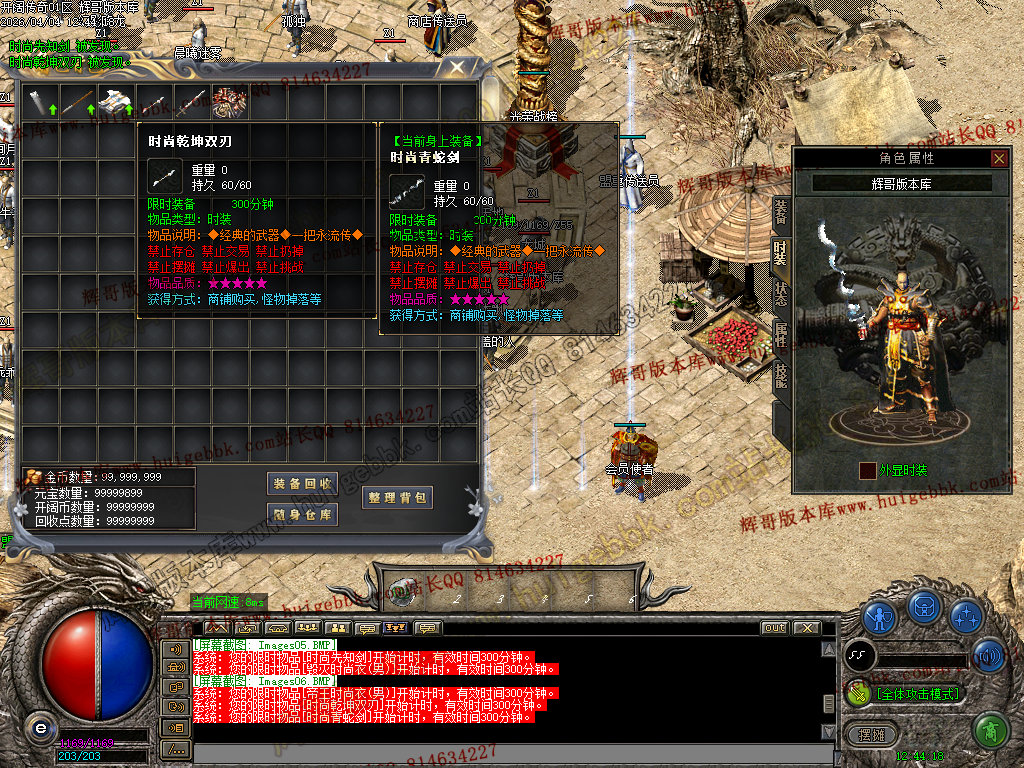Toggle the 外显时装 show-costume checkbox

coord(867,470)
